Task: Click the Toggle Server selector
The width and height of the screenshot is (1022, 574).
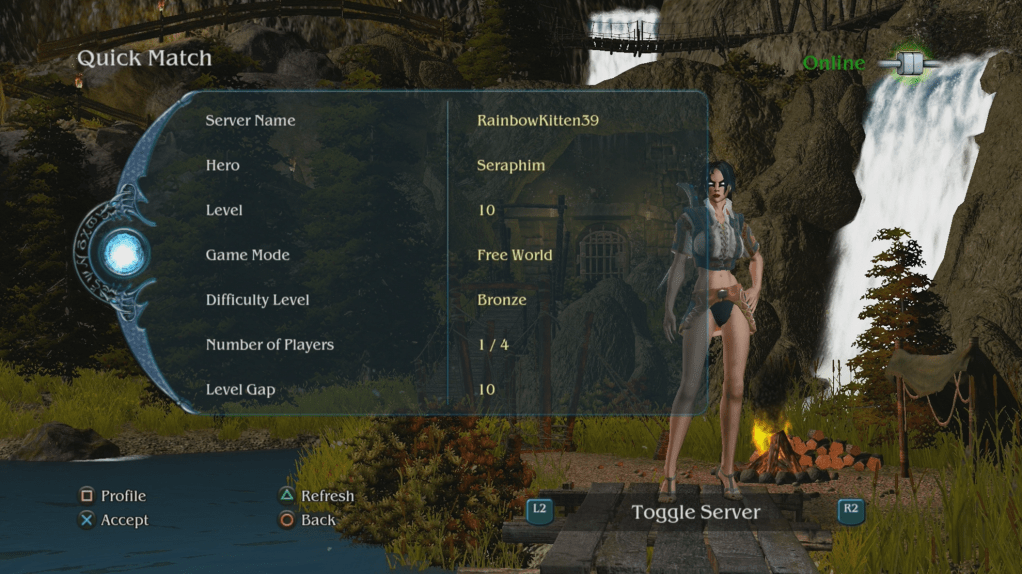Action: click(x=695, y=513)
